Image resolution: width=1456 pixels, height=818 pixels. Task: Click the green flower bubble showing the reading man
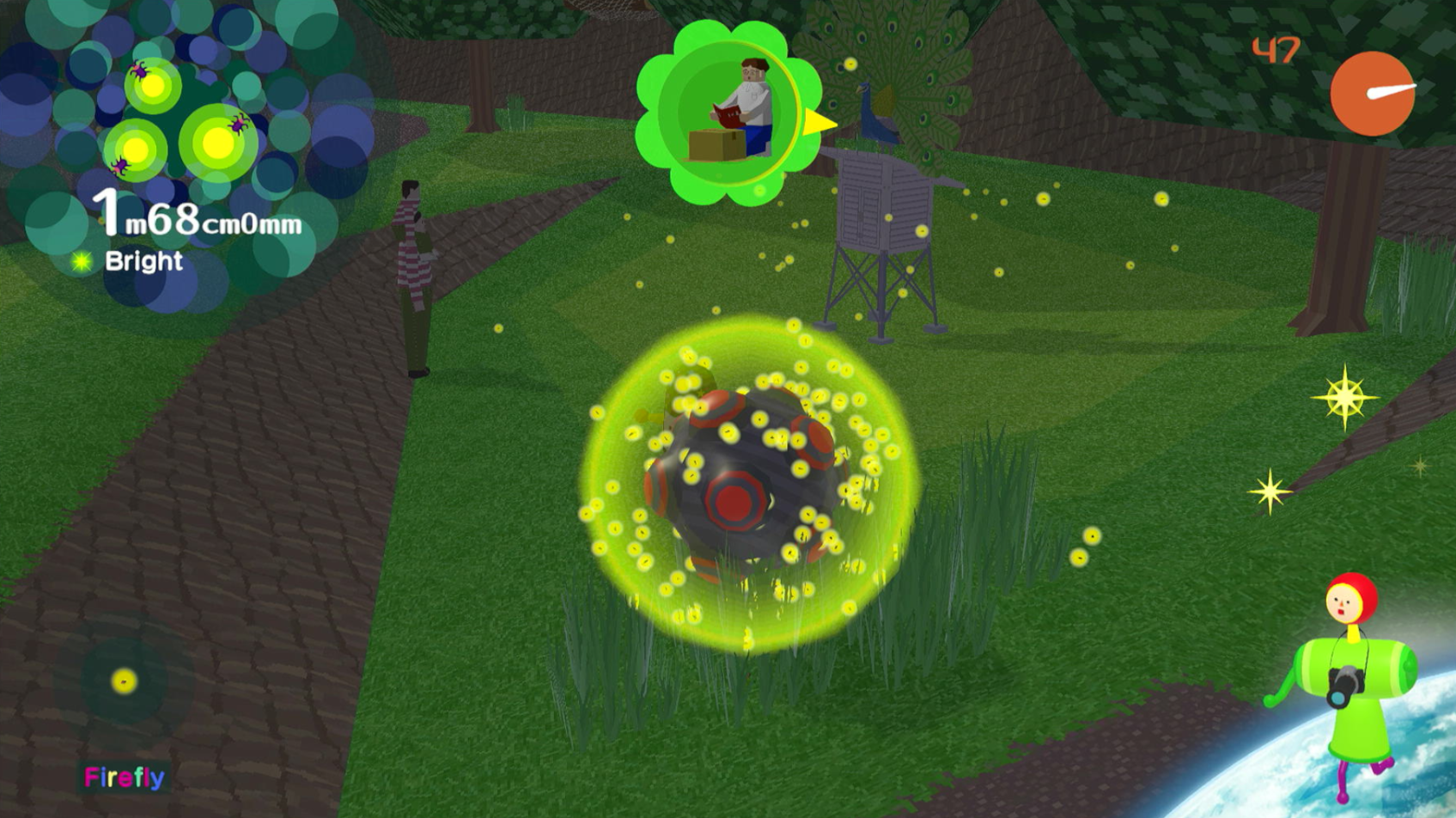coord(728,113)
